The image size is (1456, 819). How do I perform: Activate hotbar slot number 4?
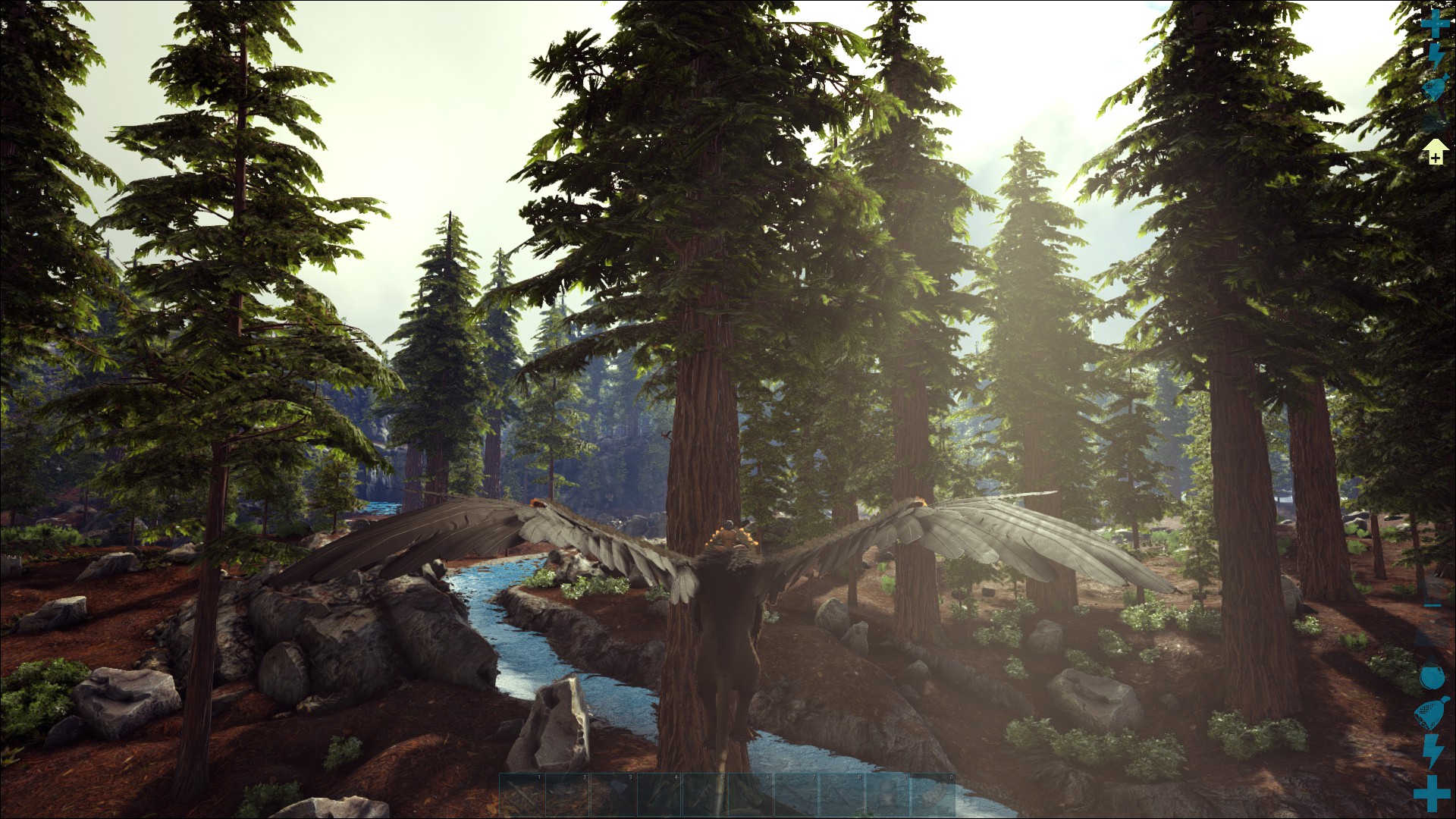tap(659, 794)
